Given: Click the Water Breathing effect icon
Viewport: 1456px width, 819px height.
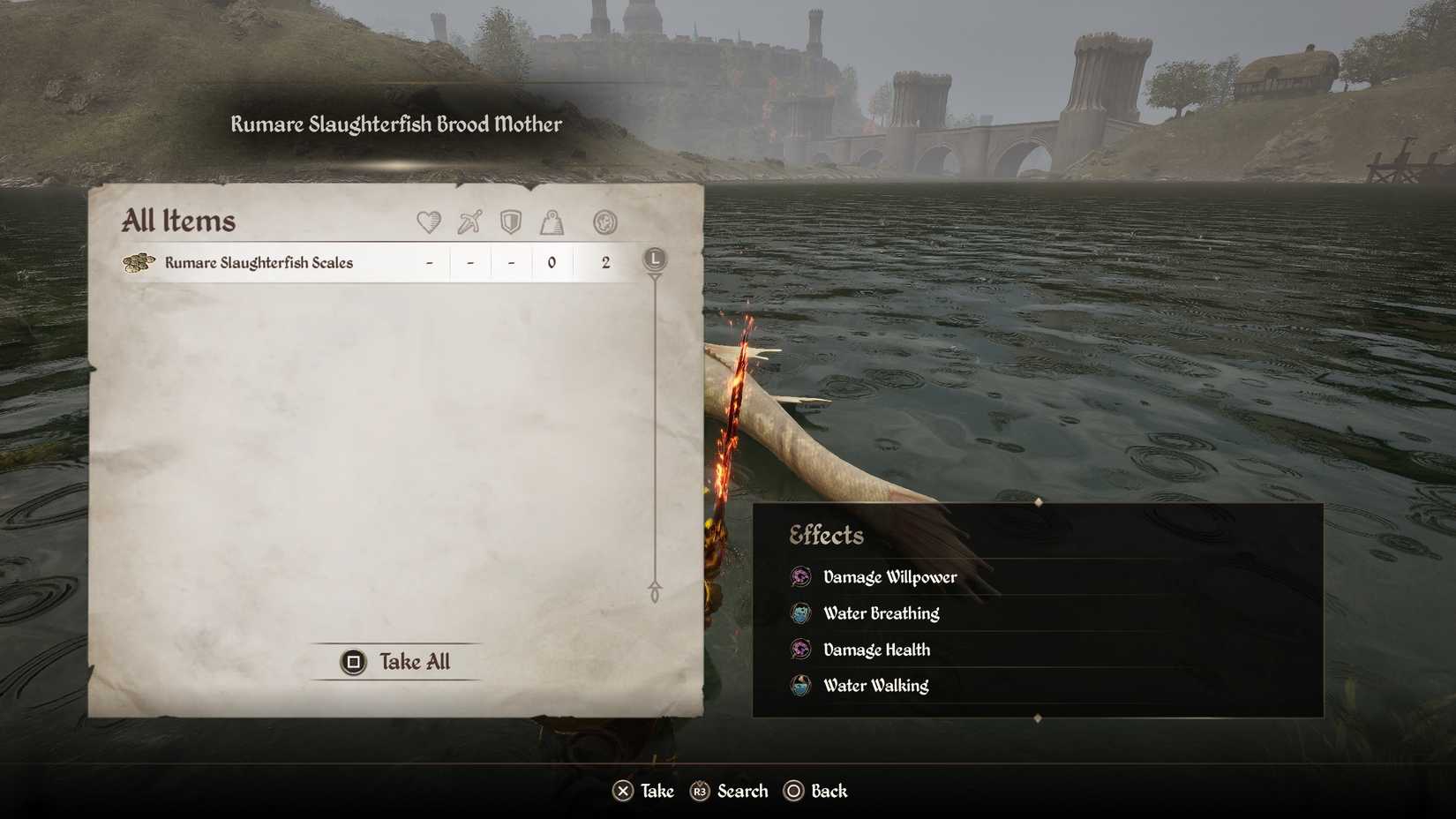Looking at the screenshot, I should 800,613.
